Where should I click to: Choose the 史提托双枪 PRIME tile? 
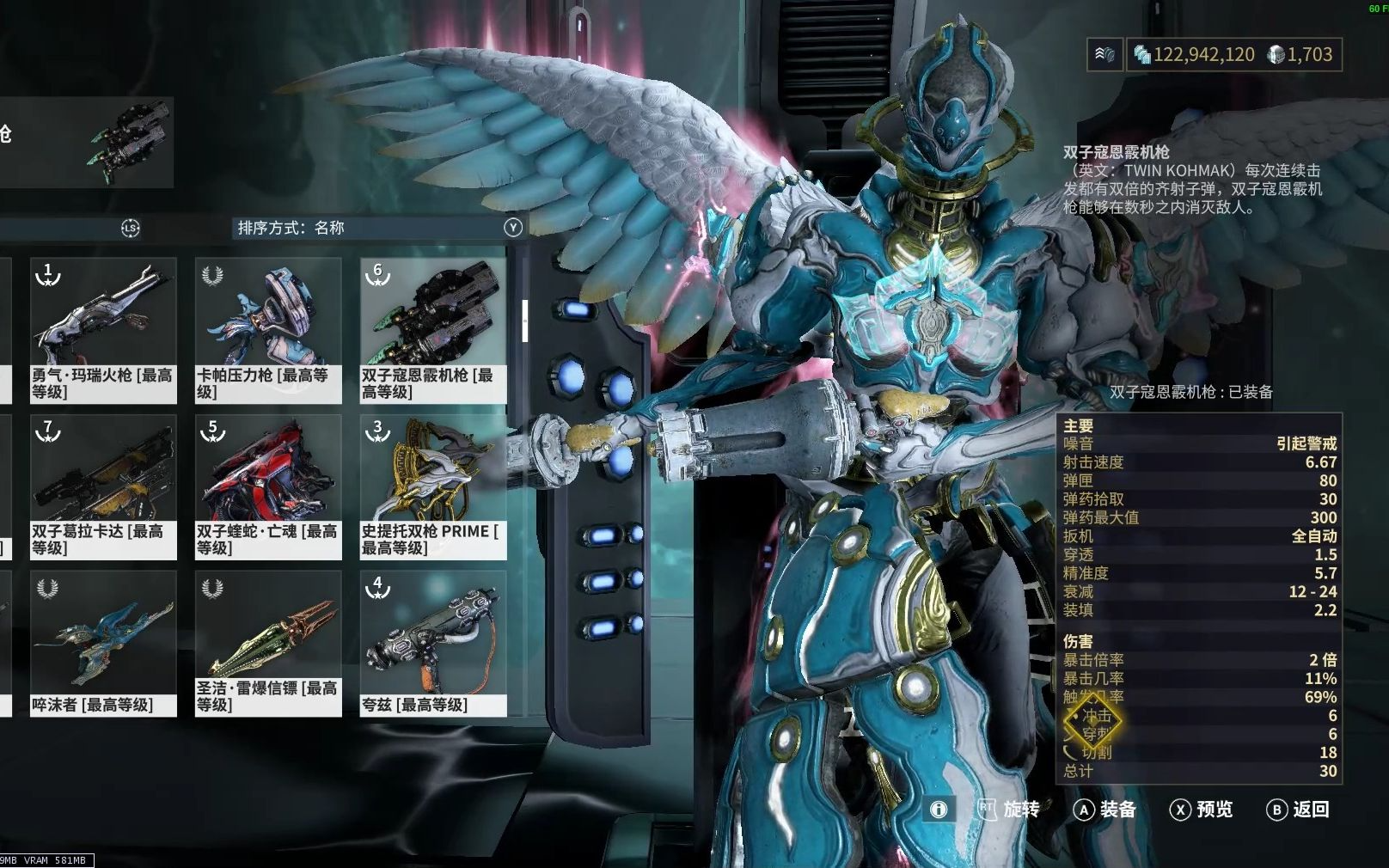tap(433, 486)
